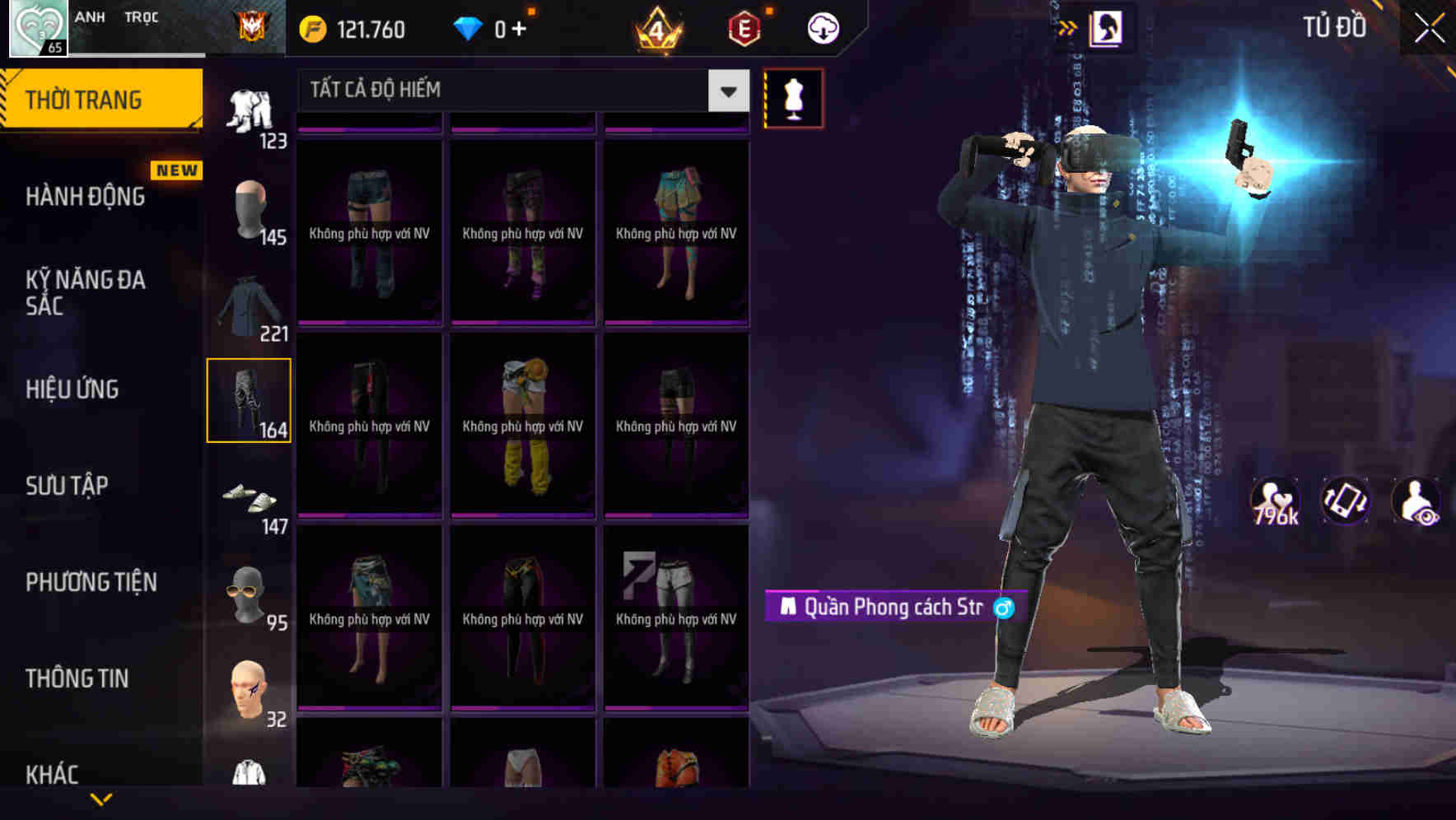Screen dimensions: 1456x820
Task: Toggle the male gender icon on Quần Phong cách
Action: point(1003,608)
